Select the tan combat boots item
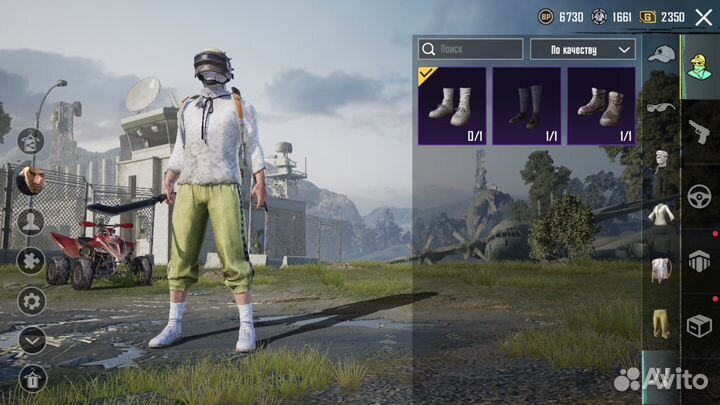720x405 pixels. [x=601, y=106]
